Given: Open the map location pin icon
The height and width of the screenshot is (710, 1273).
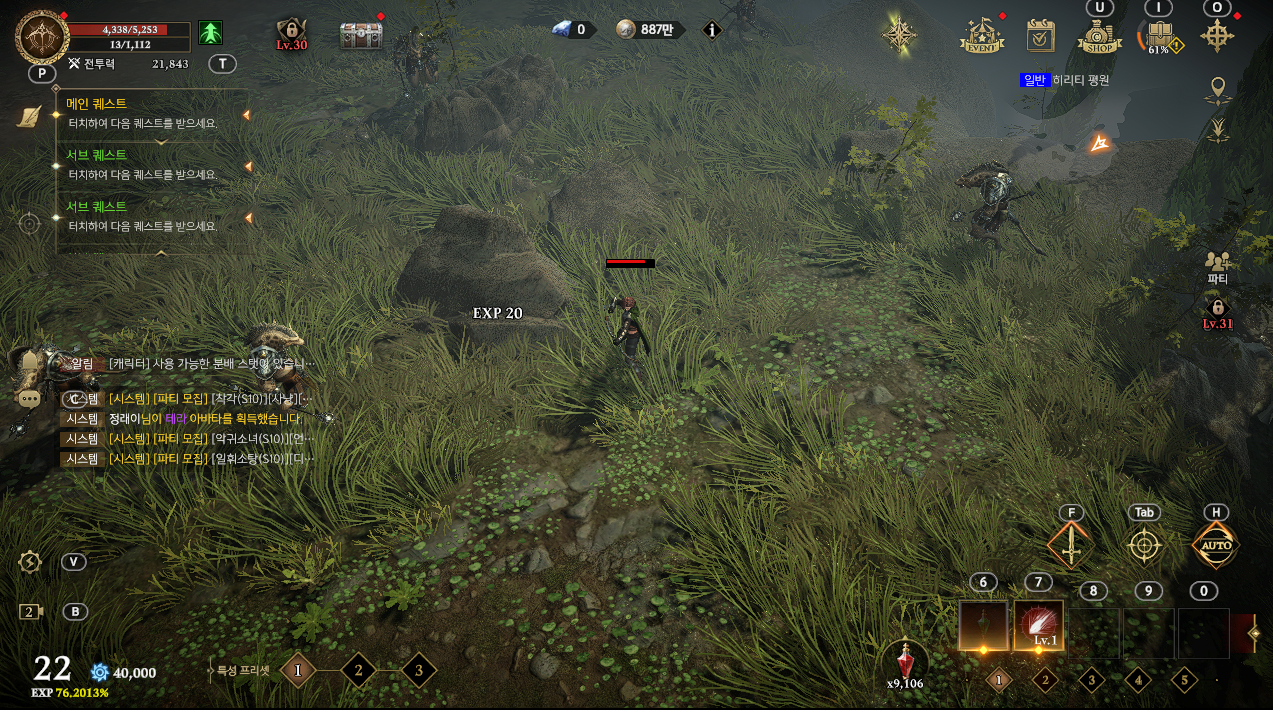Looking at the screenshot, I should point(1217,89).
